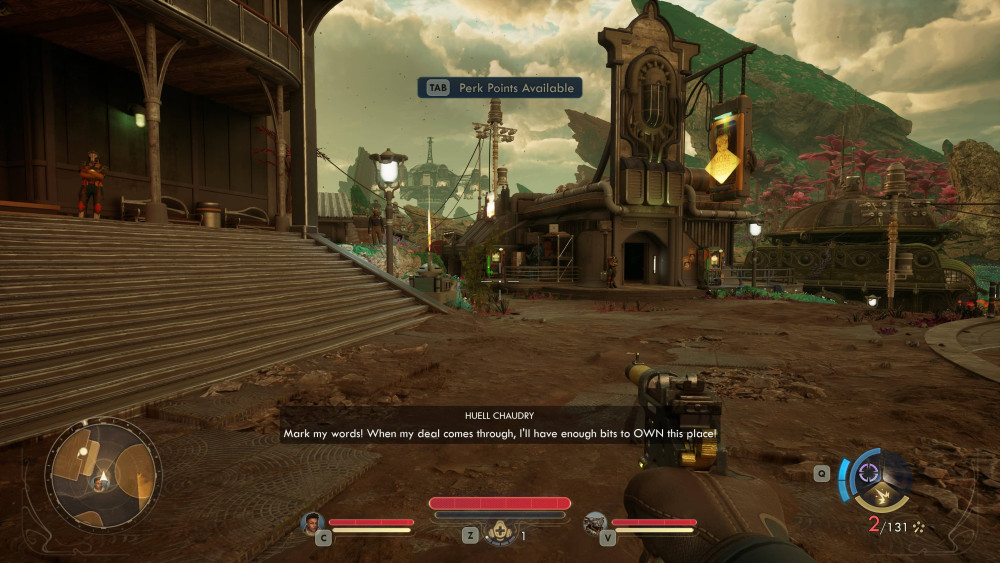
Task: Select the right companion portrait
Action: point(596,522)
